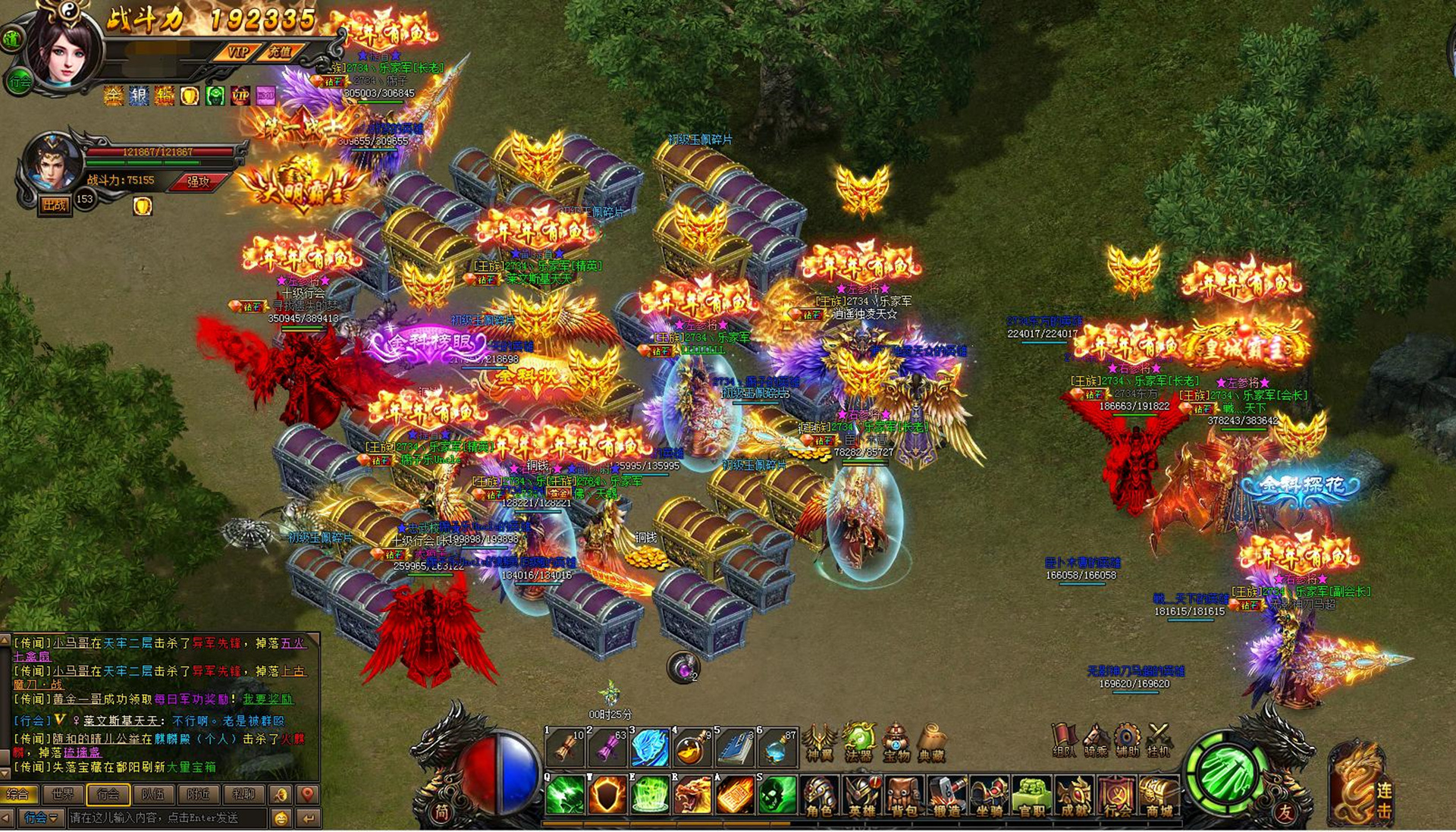
Task: Switch to the 世界 world chat tab
Action: coord(63,794)
